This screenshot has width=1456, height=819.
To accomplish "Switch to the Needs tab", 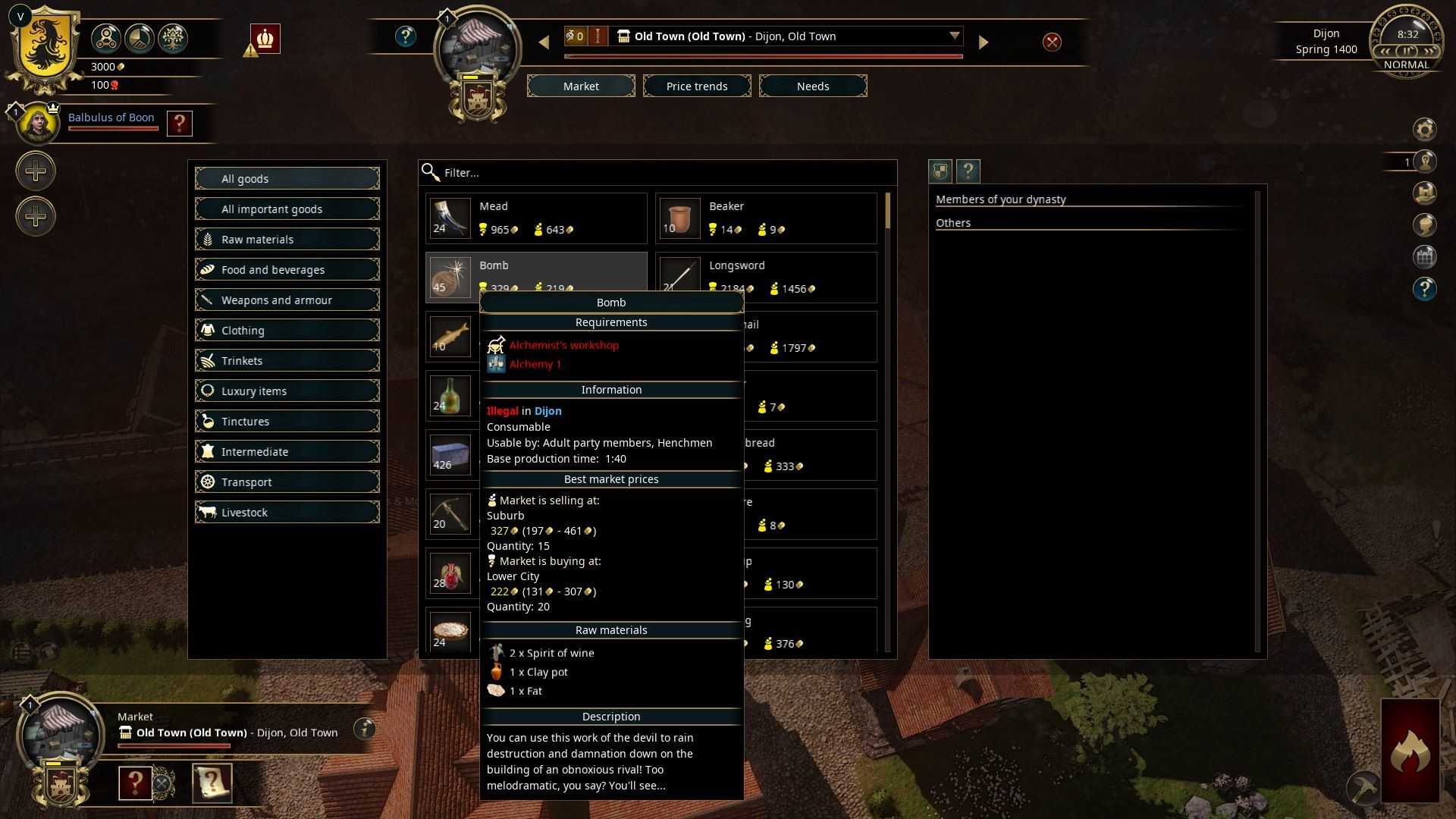I will tap(812, 86).
